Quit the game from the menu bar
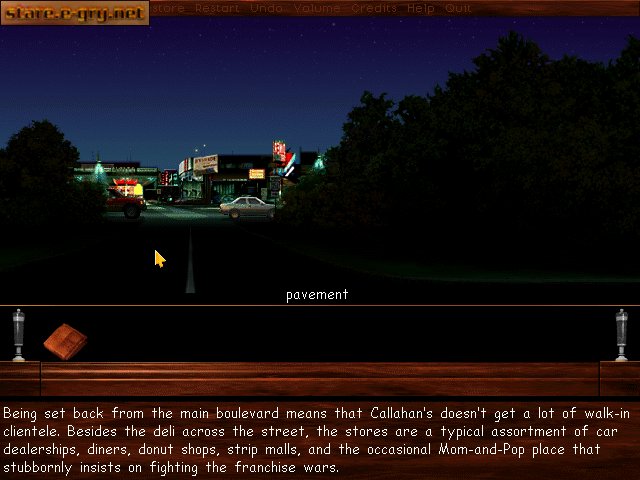This screenshot has height=480, width=640. [458, 8]
